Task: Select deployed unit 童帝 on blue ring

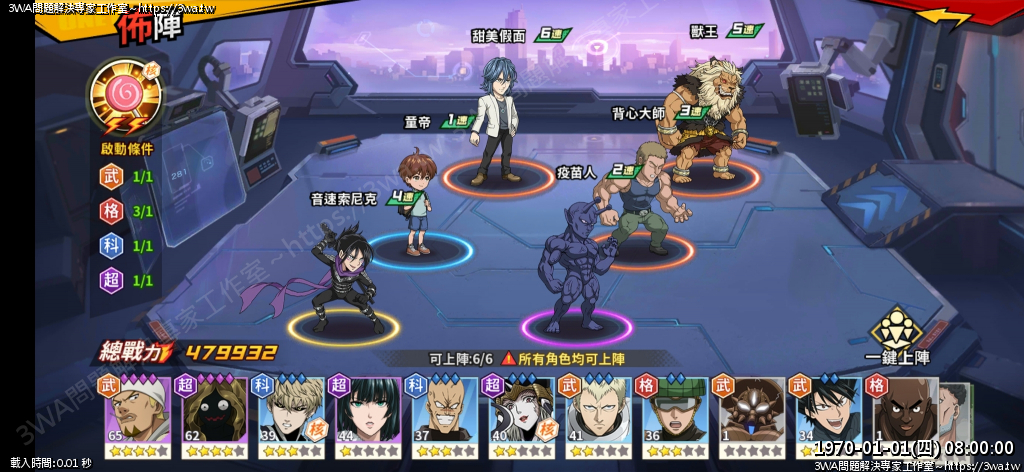Action: pyautogui.click(x=417, y=205)
